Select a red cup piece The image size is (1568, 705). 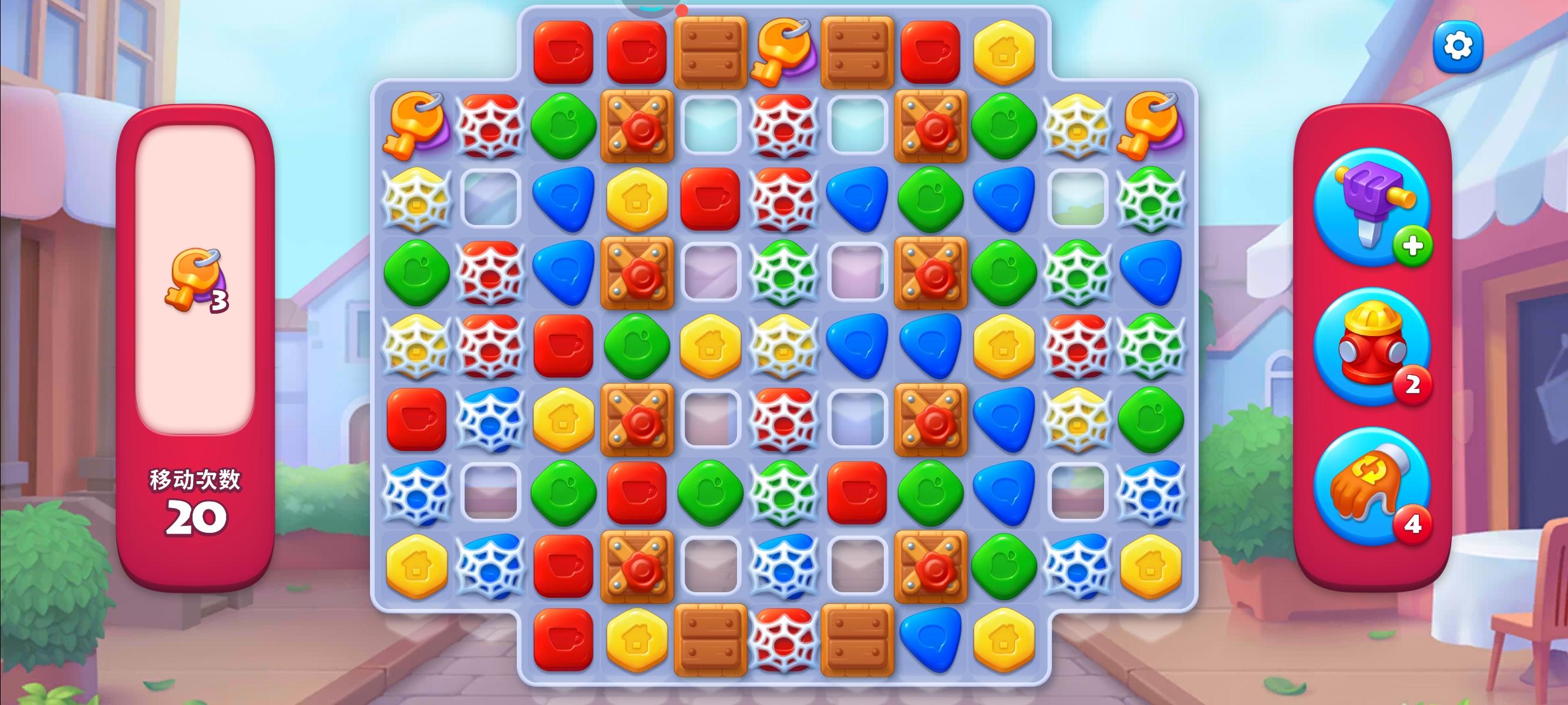point(563,346)
